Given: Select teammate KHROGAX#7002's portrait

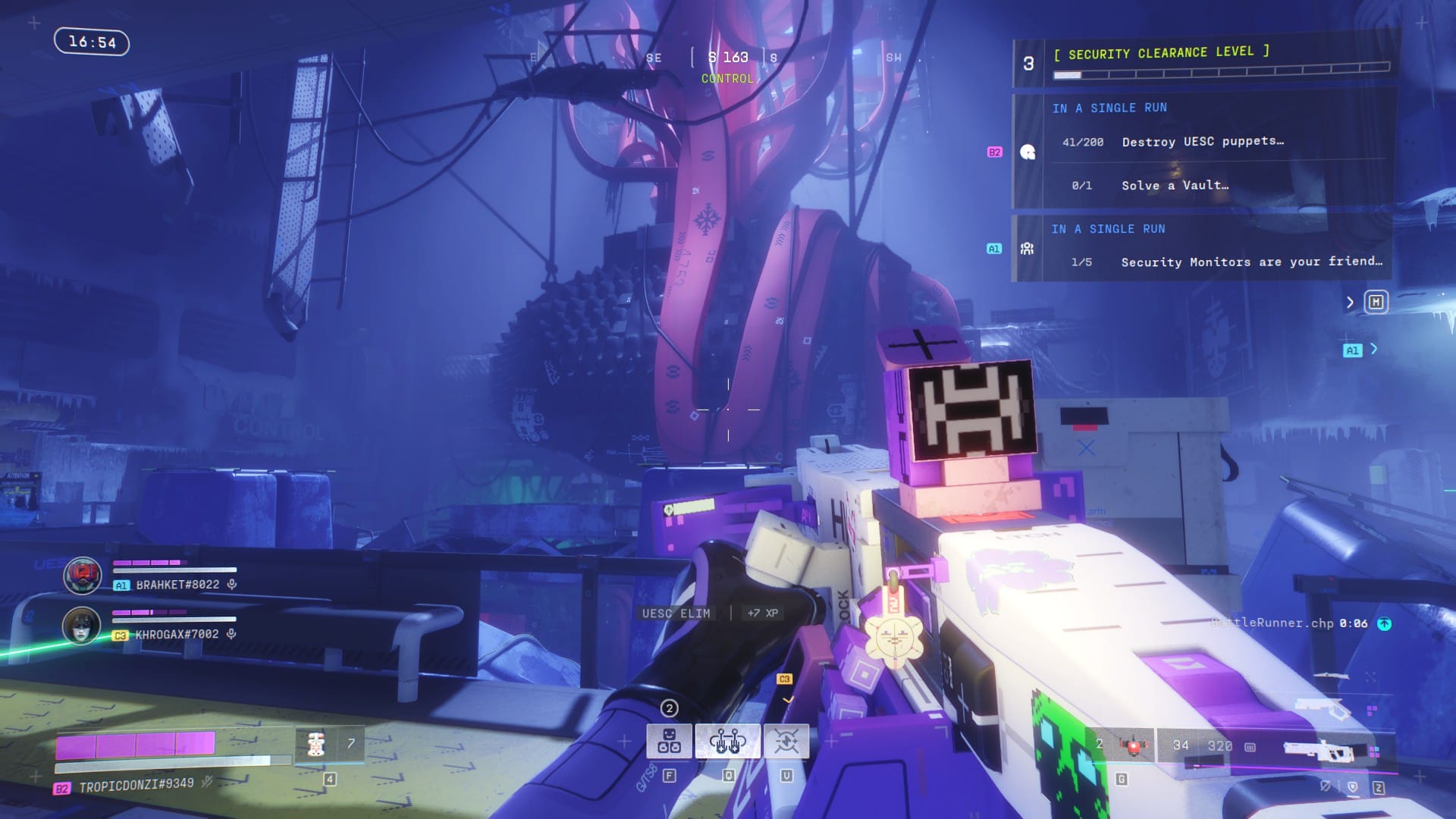Looking at the screenshot, I should point(81,626).
